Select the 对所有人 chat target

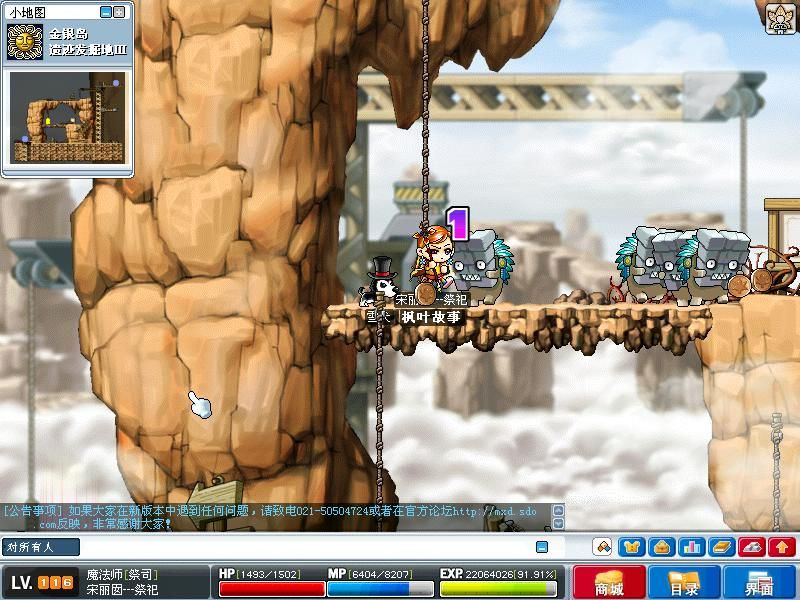tap(30, 547)
